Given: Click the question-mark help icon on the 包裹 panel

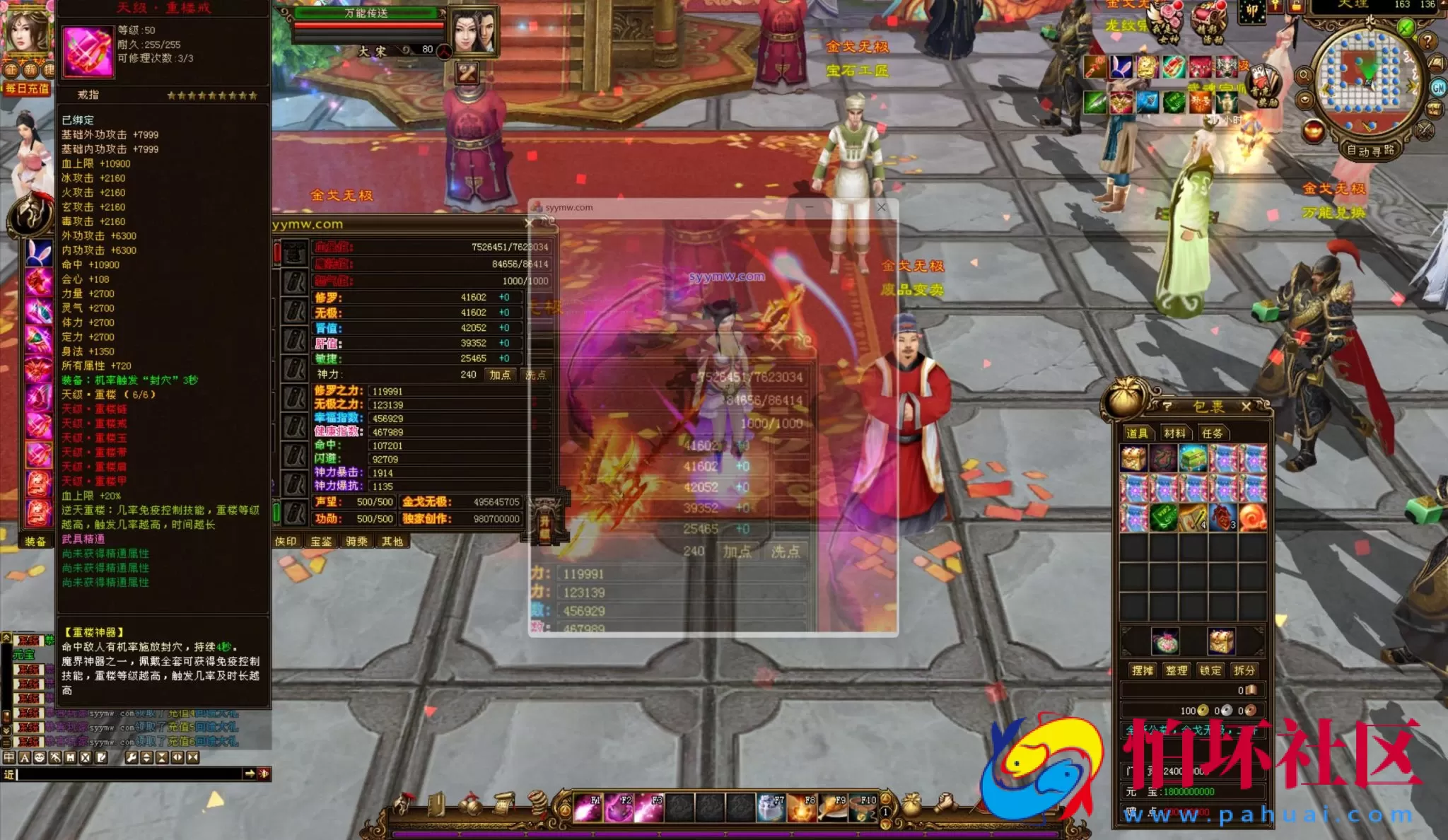Looking at the screenshot, I should tap(1167, 407).
